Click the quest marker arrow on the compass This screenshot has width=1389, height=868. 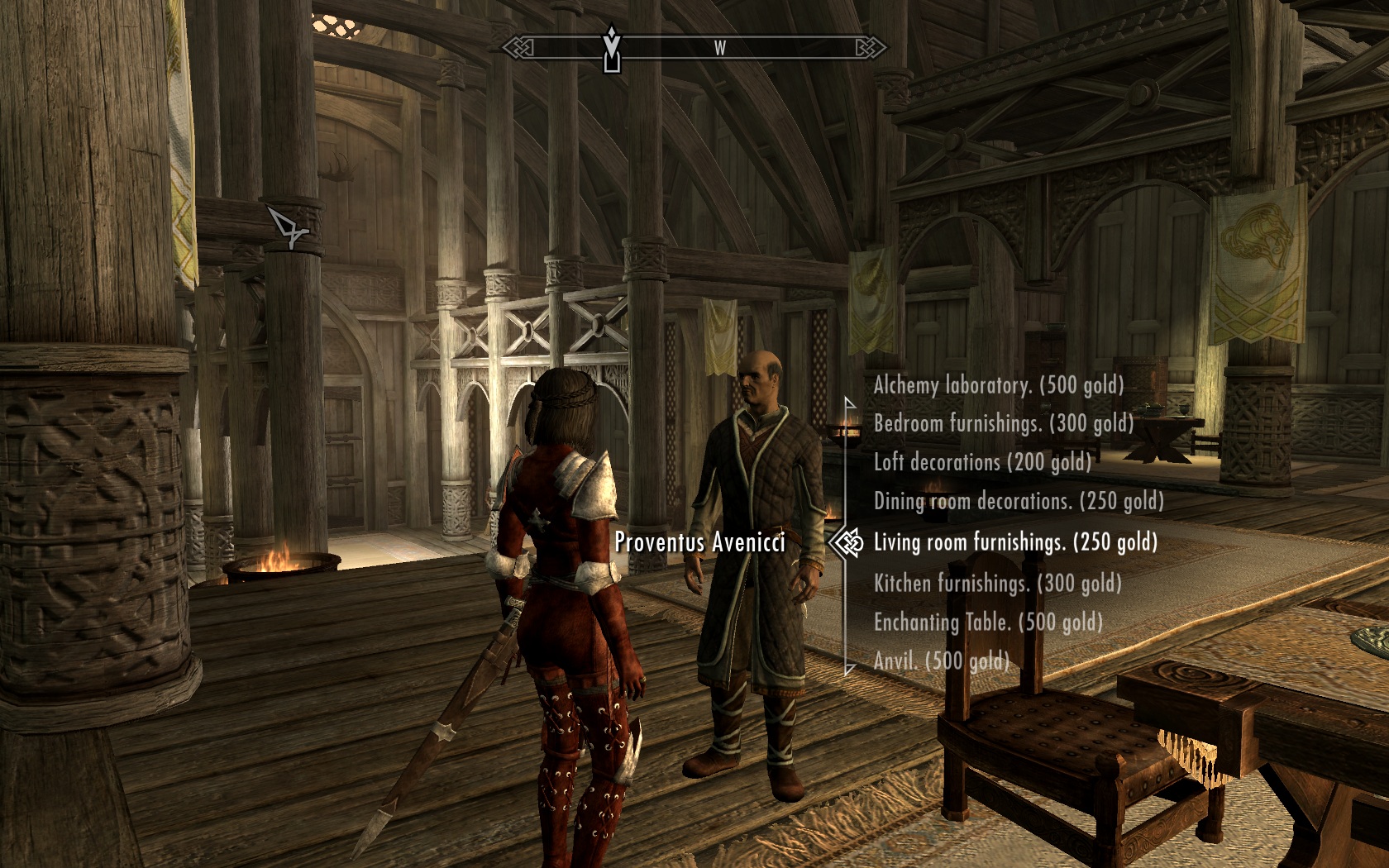point(612,33)
